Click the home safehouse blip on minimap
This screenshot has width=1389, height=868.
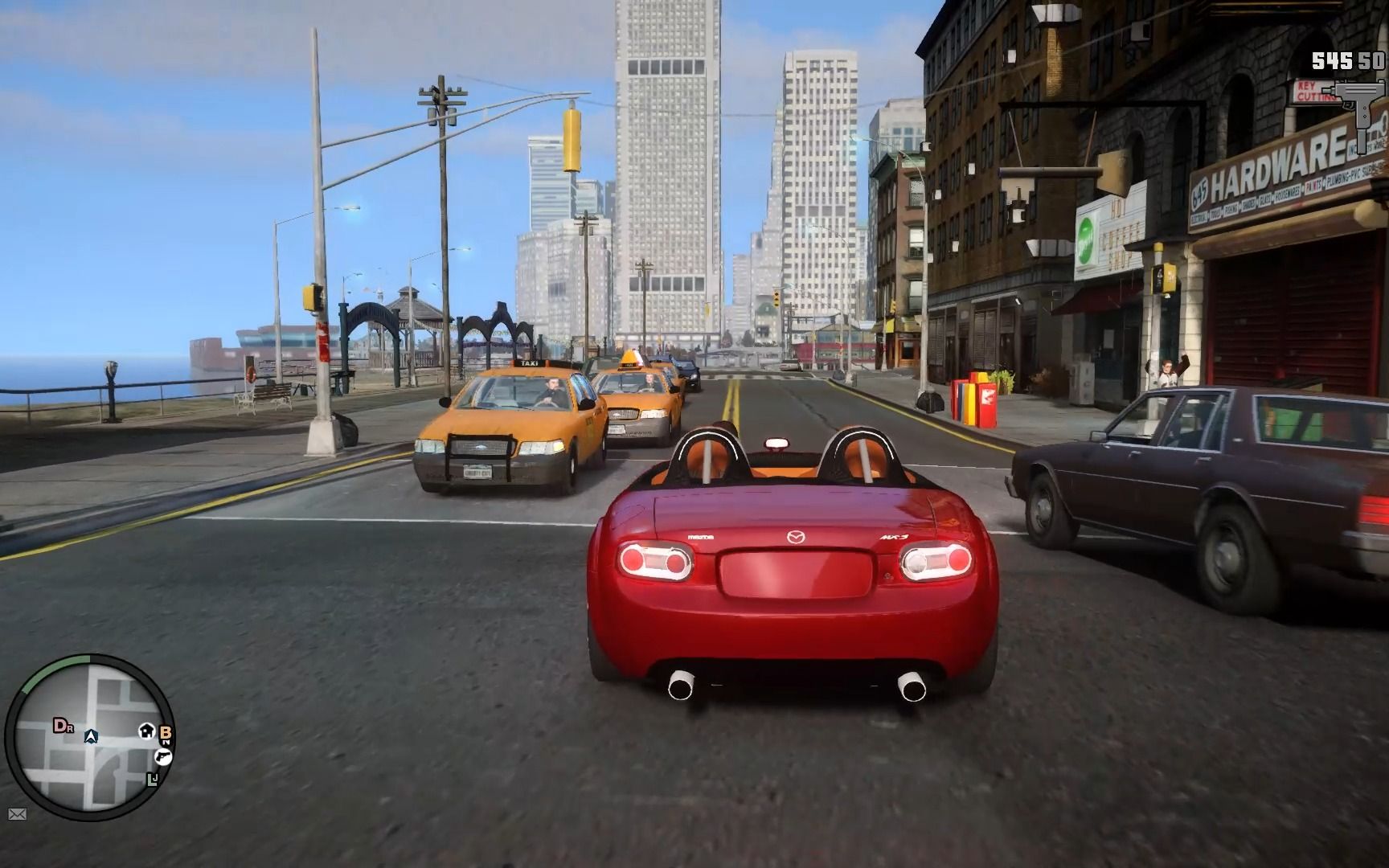click(x=146, y=731)
